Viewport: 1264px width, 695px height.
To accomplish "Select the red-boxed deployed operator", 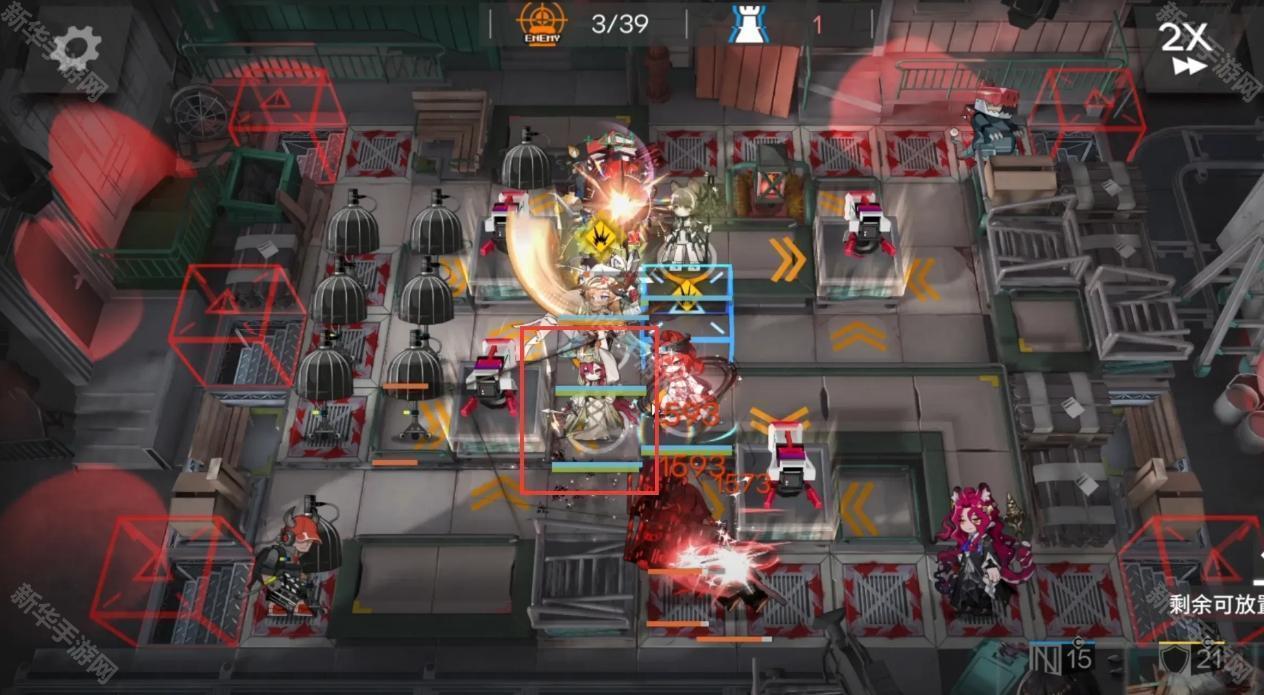I will tap(589, 410).
